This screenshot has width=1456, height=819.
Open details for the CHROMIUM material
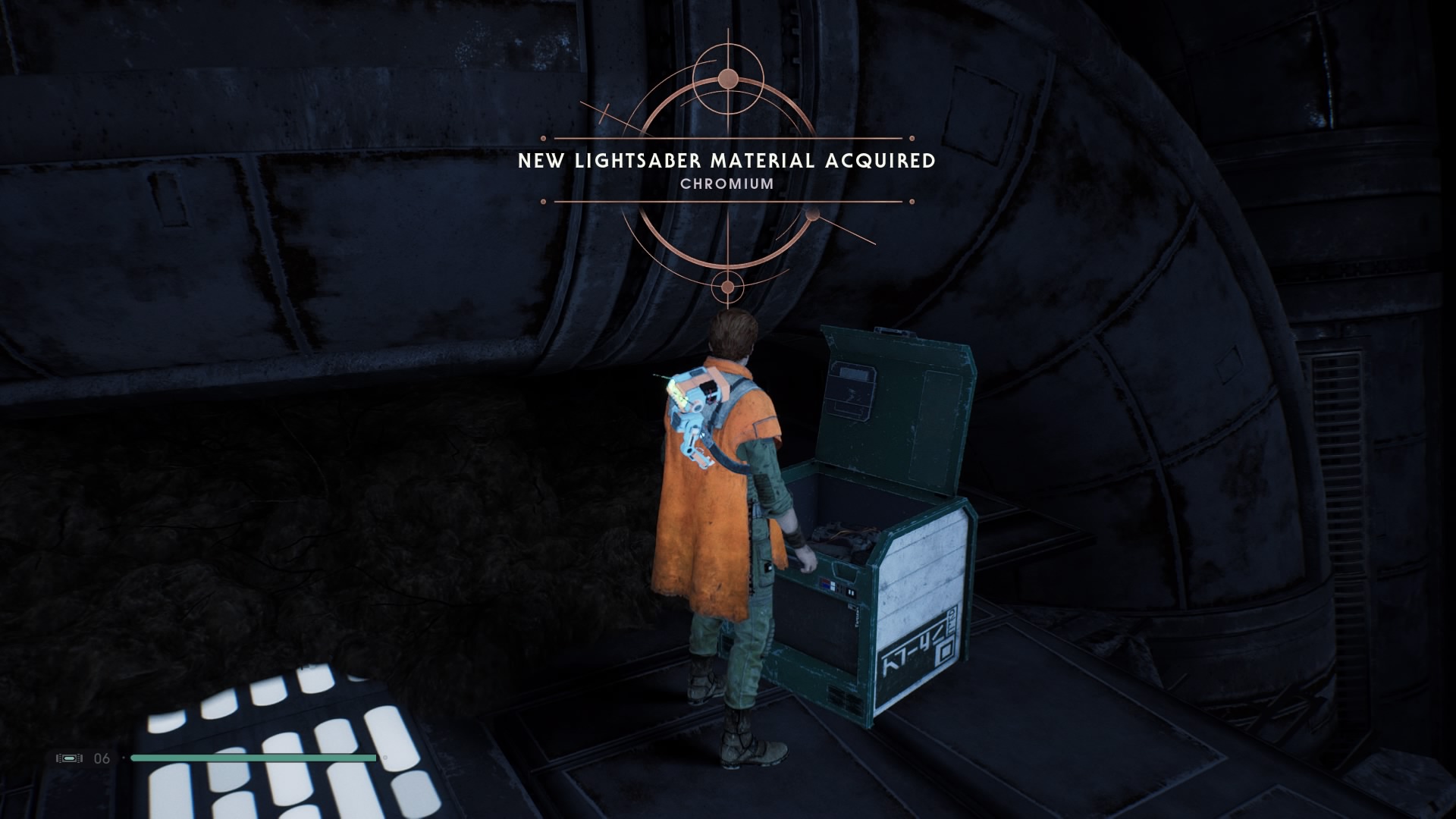tap(726, 184)
